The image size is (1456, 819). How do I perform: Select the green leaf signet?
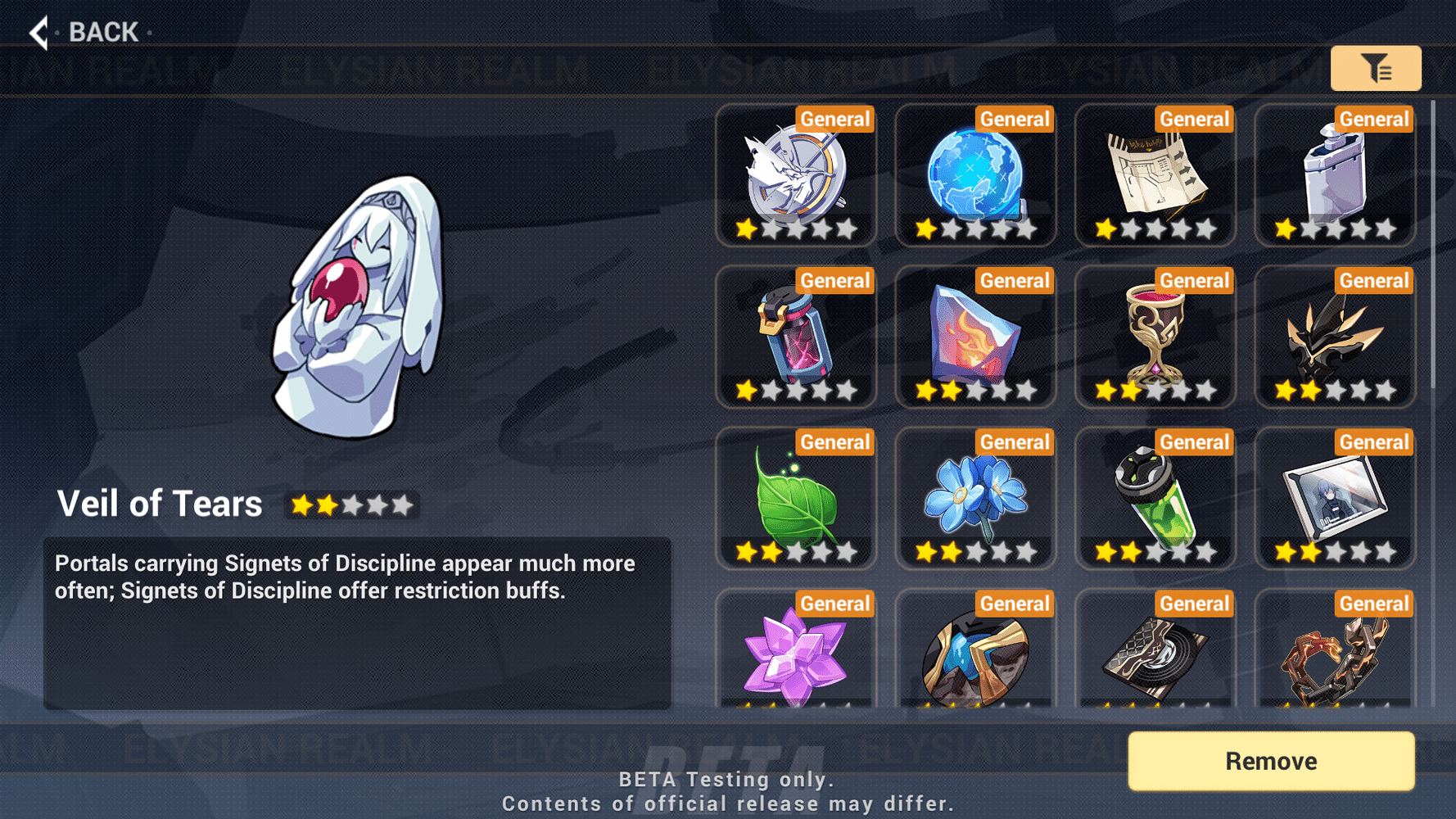tap(796, 497)
